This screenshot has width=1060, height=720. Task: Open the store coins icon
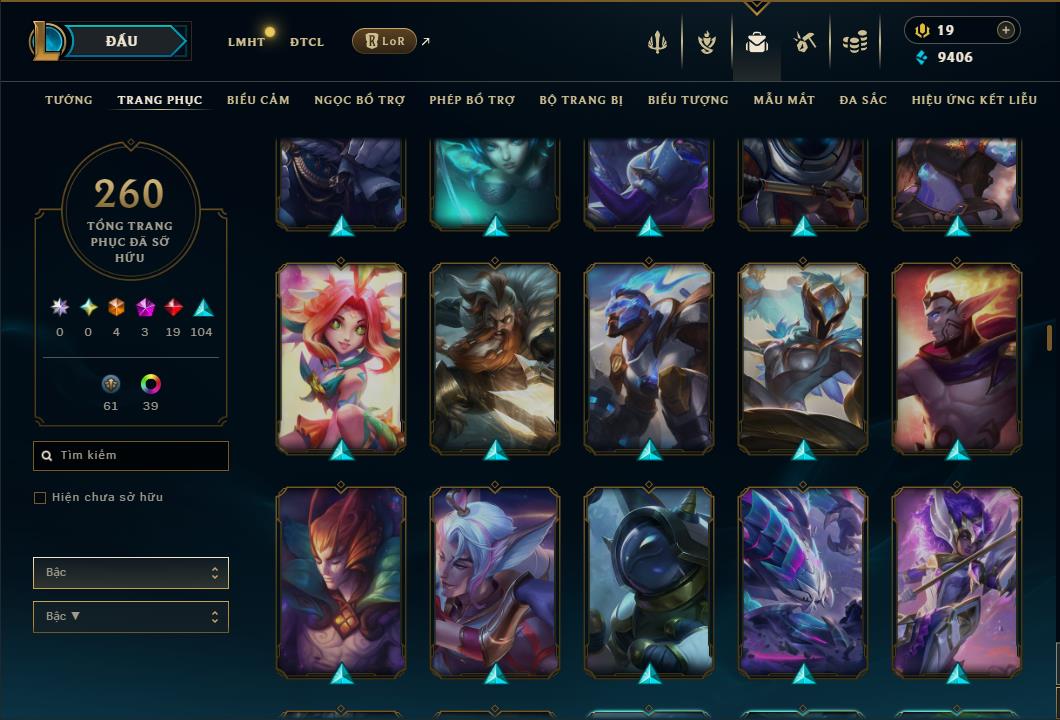coord(854,42)
